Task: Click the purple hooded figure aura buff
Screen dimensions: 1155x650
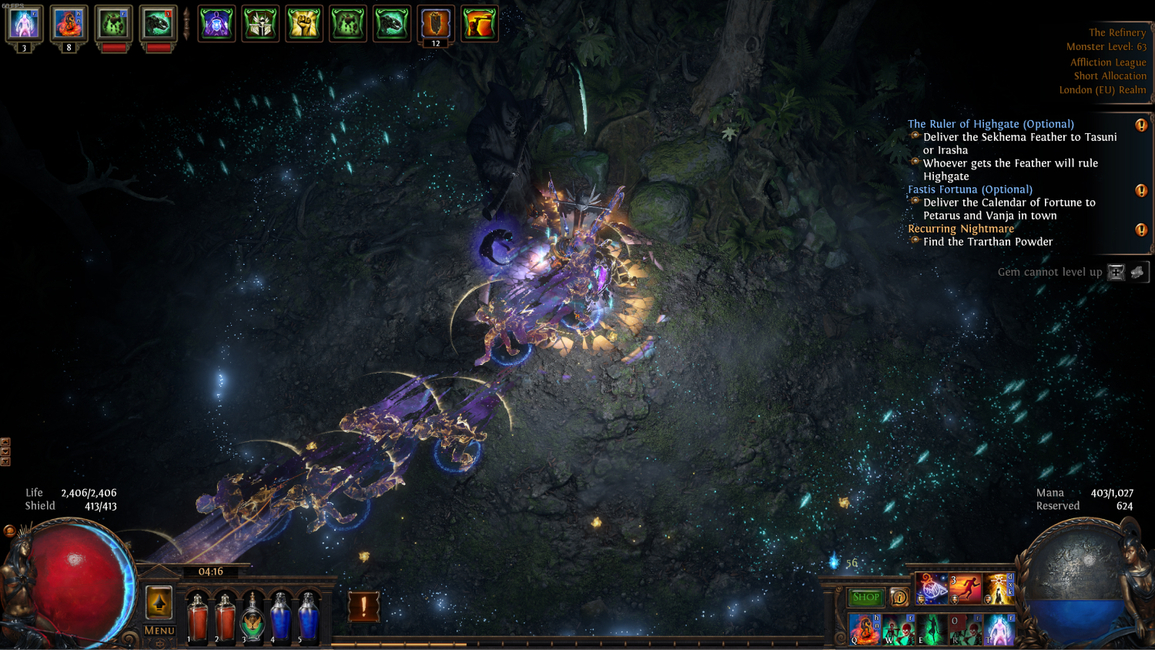Action: point(217,24)
